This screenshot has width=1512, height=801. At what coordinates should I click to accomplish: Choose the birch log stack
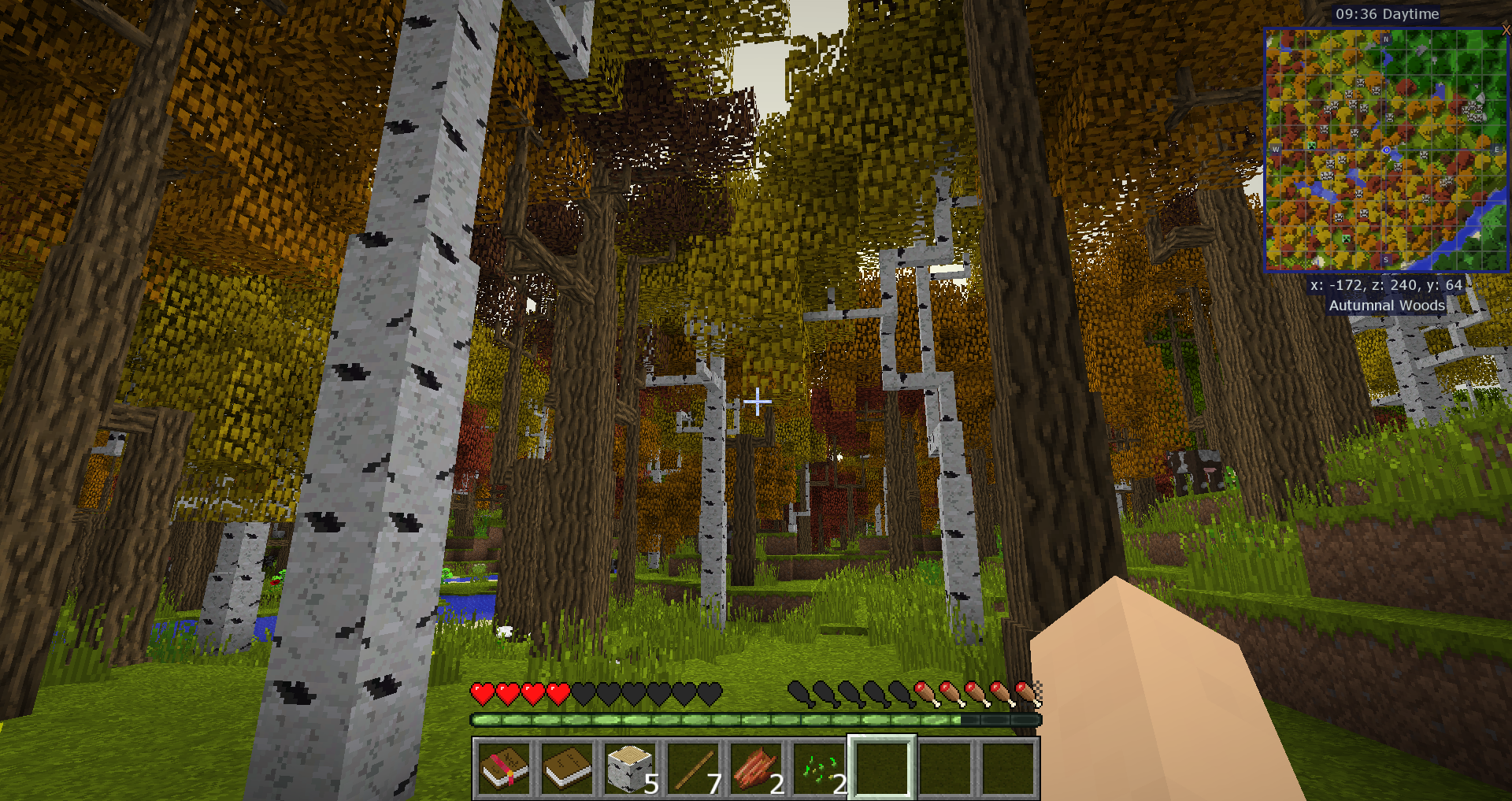tap(630, 769)
